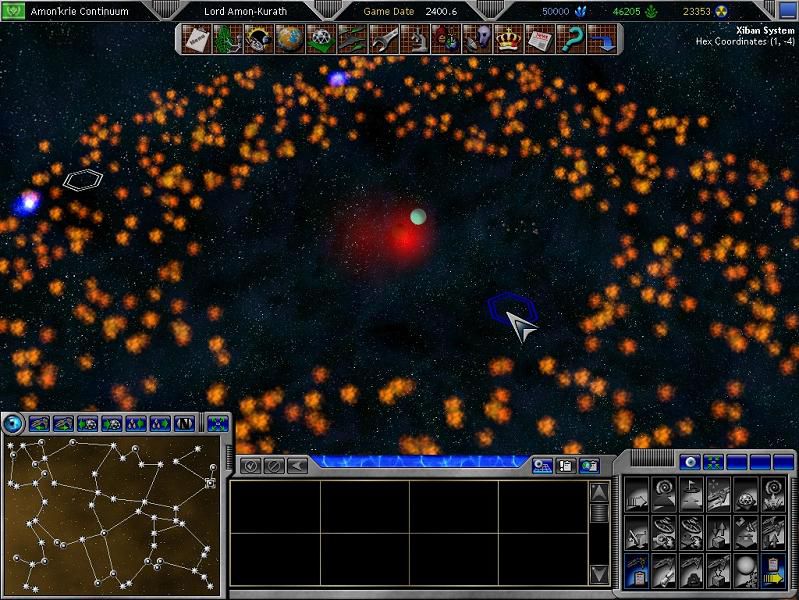Viewport: 799px width, 600px height.
Task: Click the slashed-circle button above item grid
Action: tap(274, 466)
